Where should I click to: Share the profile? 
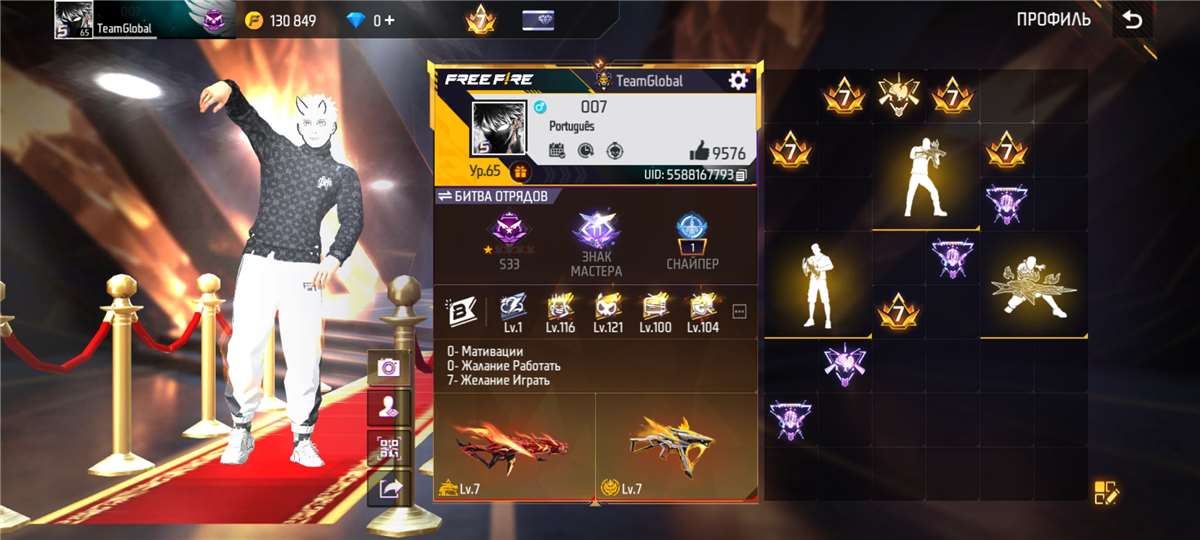pos(388,487)
